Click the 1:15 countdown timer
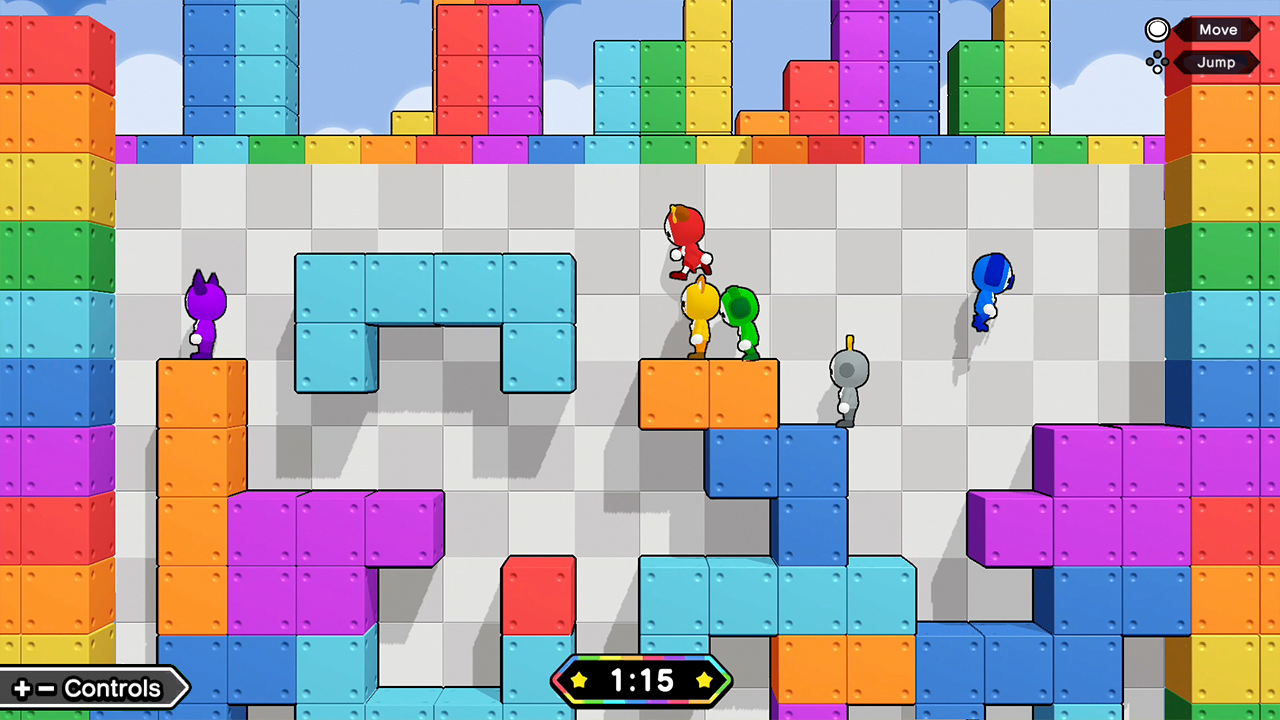This screenshot has width=1280, height=720. click(643, 681)
